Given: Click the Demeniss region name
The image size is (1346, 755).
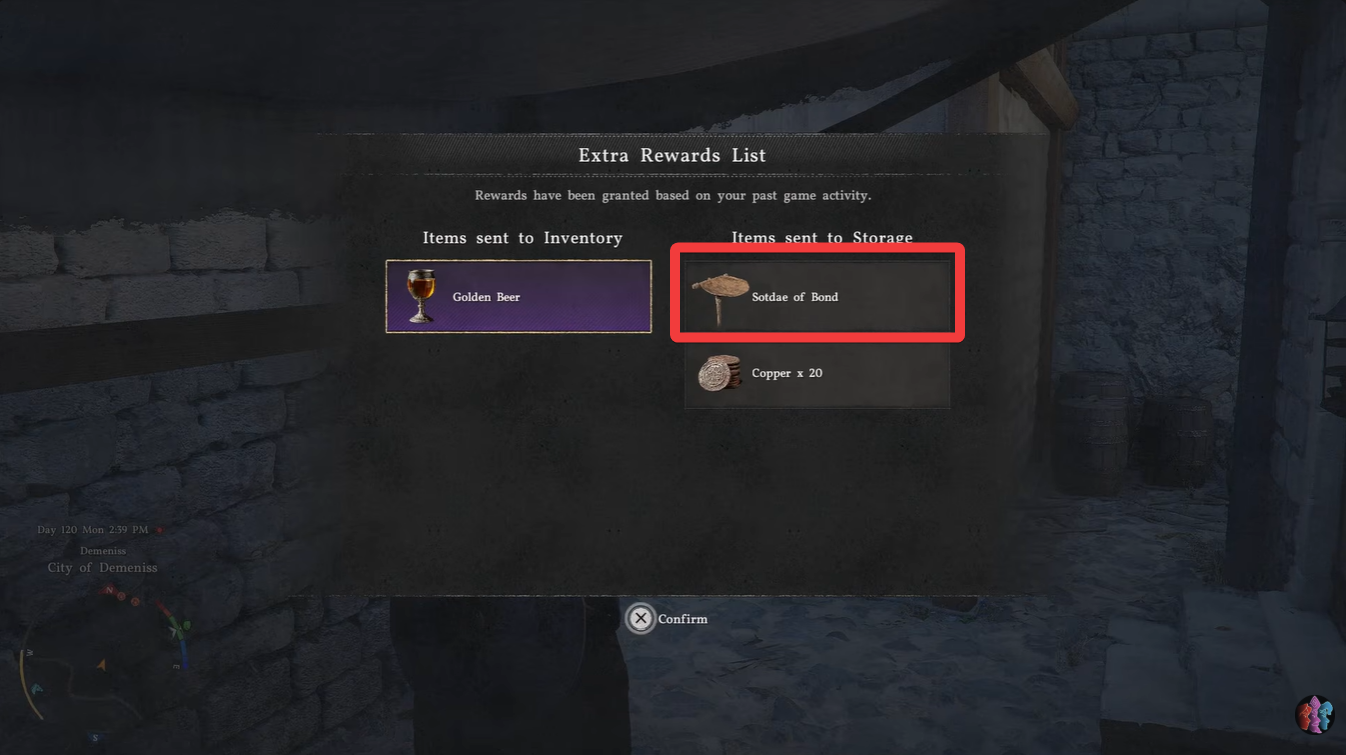Looking at the screenshot, I should 103,550.
